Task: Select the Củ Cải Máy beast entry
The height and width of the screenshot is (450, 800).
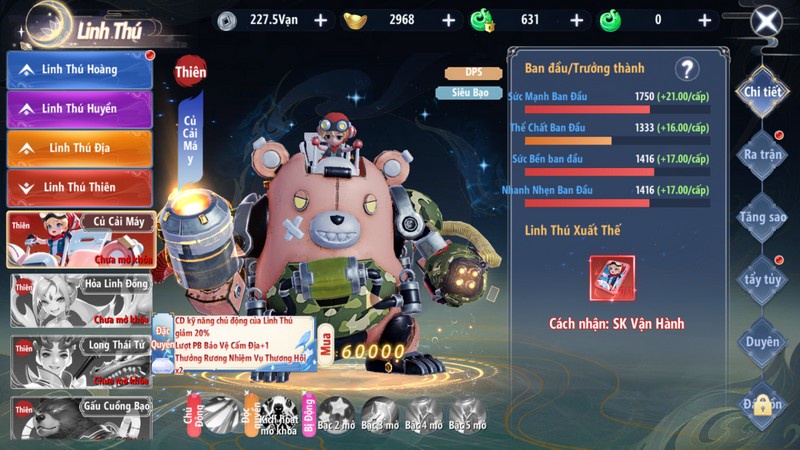Action: coord(80,239)
